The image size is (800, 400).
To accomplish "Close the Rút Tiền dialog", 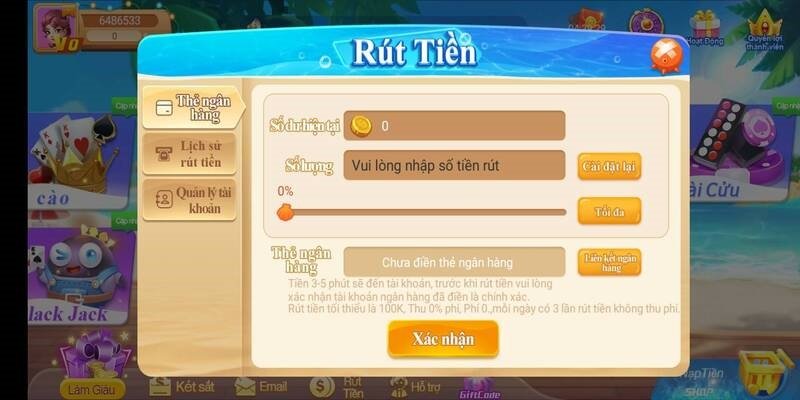I will click(665, 54).
